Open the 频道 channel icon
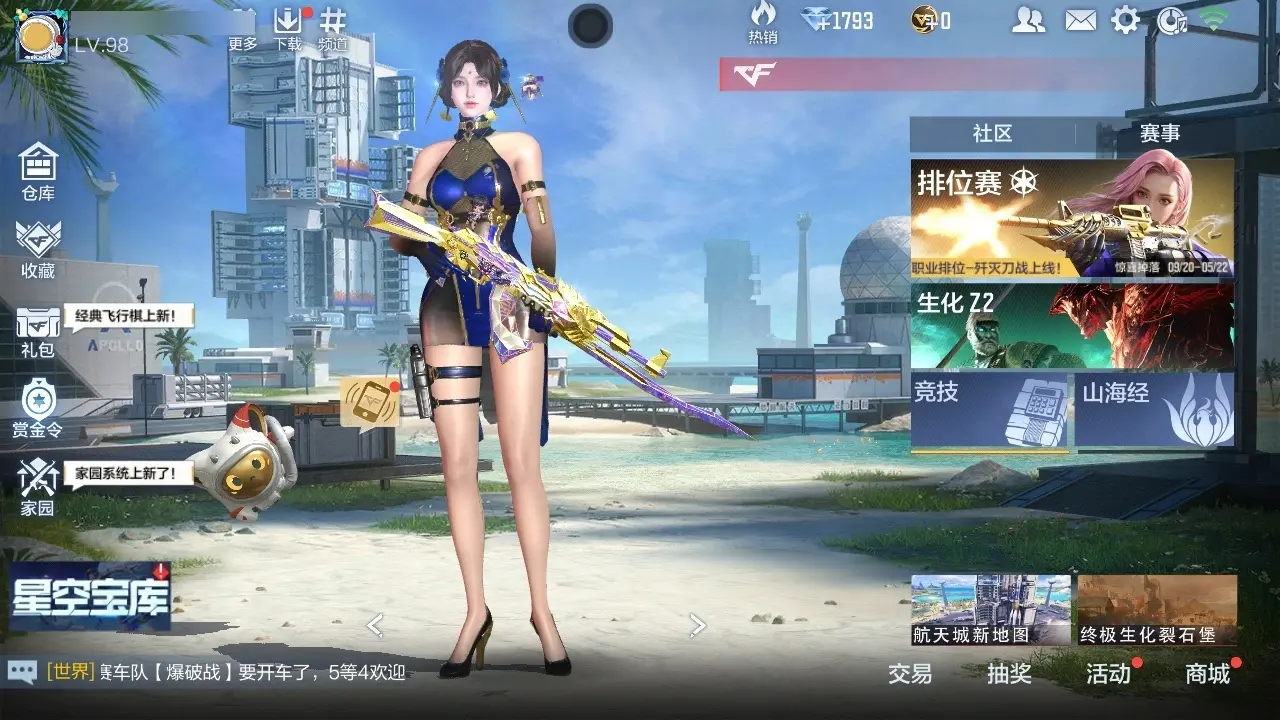Viewport: 1280px width, 720px height. [333, 28]
